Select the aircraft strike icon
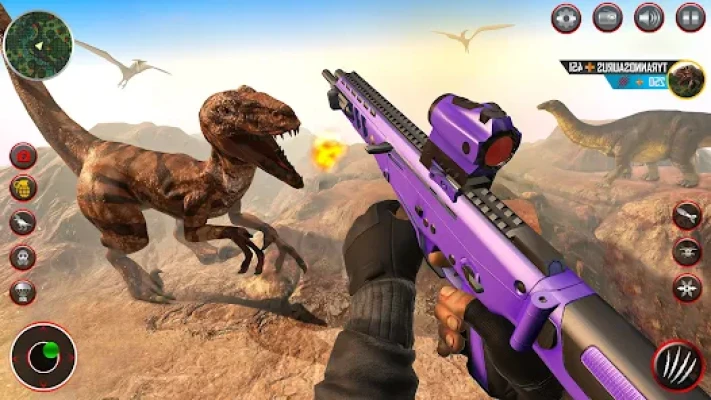This screenshot has height=400, width=711. 687,251
